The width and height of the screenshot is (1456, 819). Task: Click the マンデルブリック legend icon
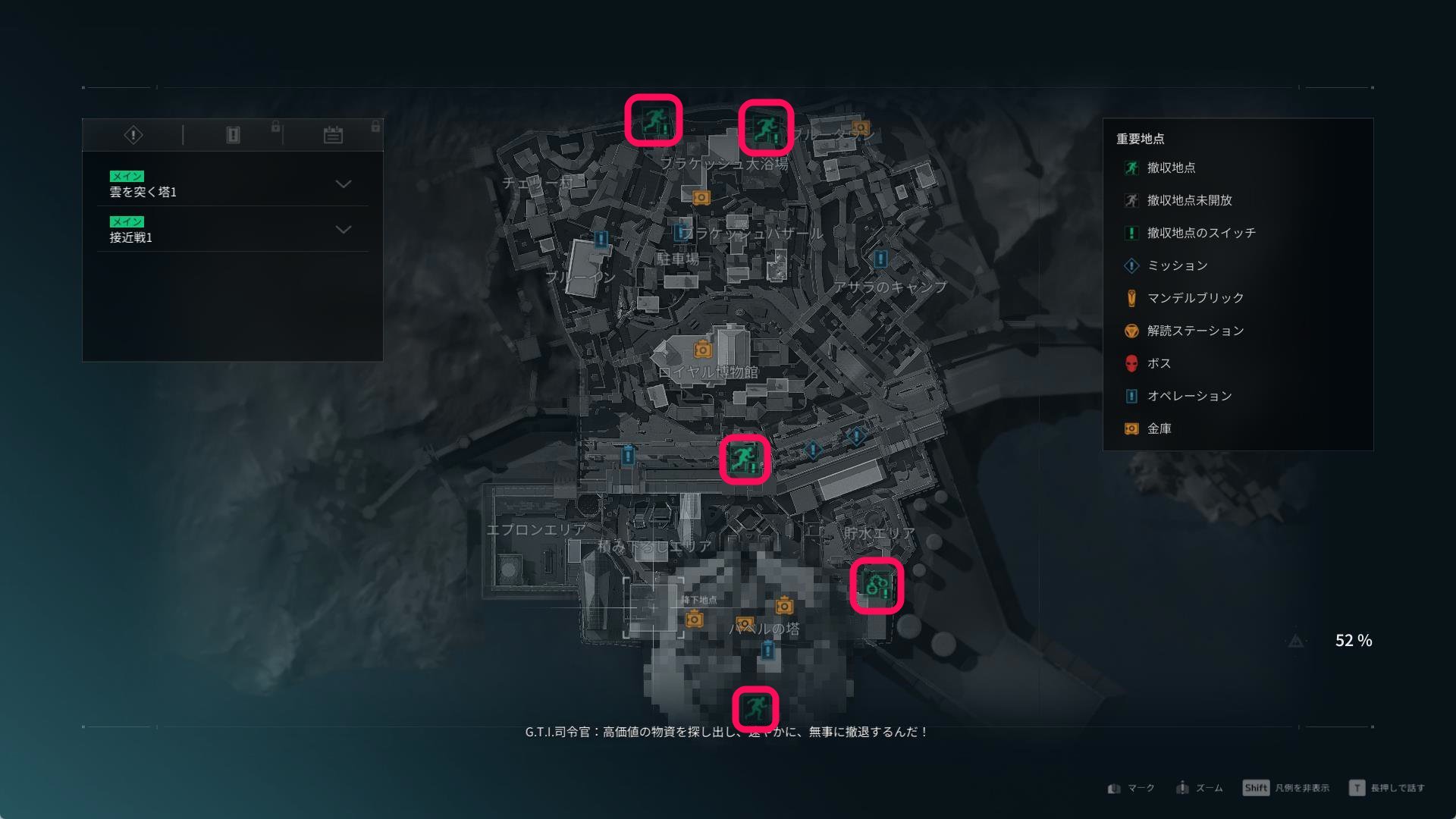tap(1131, 298)
